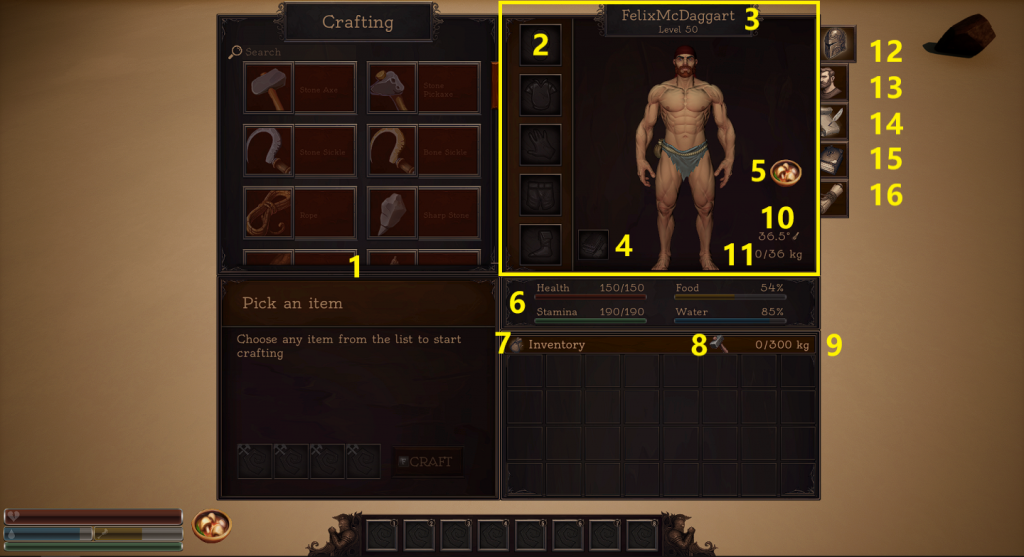Image resolution: width=1024 pixels, height=557 pixels.
Task: Switch to the book tab
Action: pos(836,159)
